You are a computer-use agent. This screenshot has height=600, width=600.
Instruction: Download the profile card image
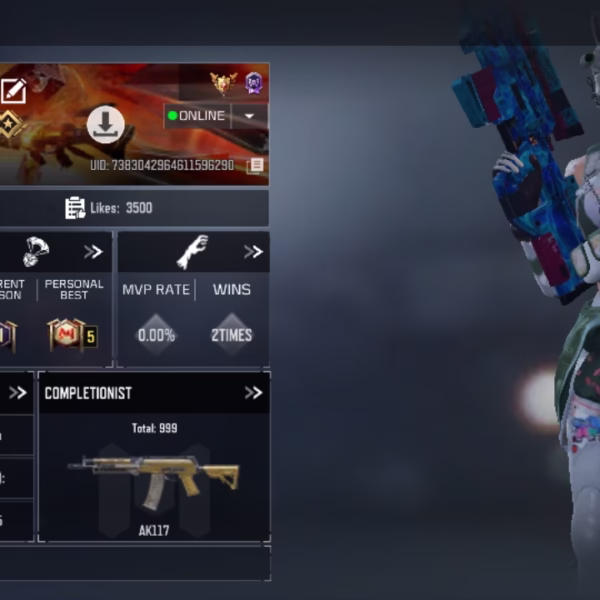pos(106,125)
